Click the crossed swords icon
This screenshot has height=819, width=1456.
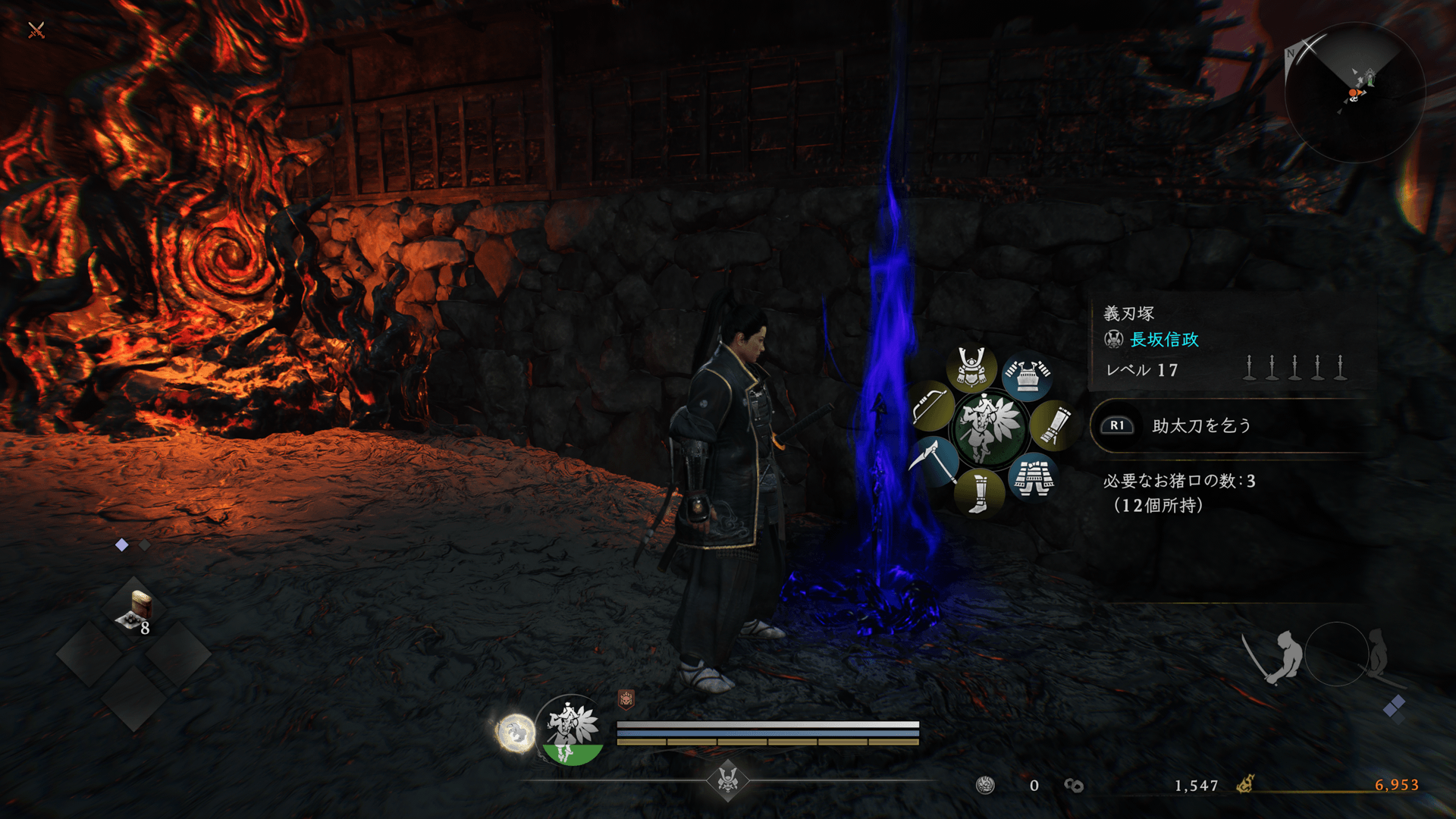click(x=36, y=30)
